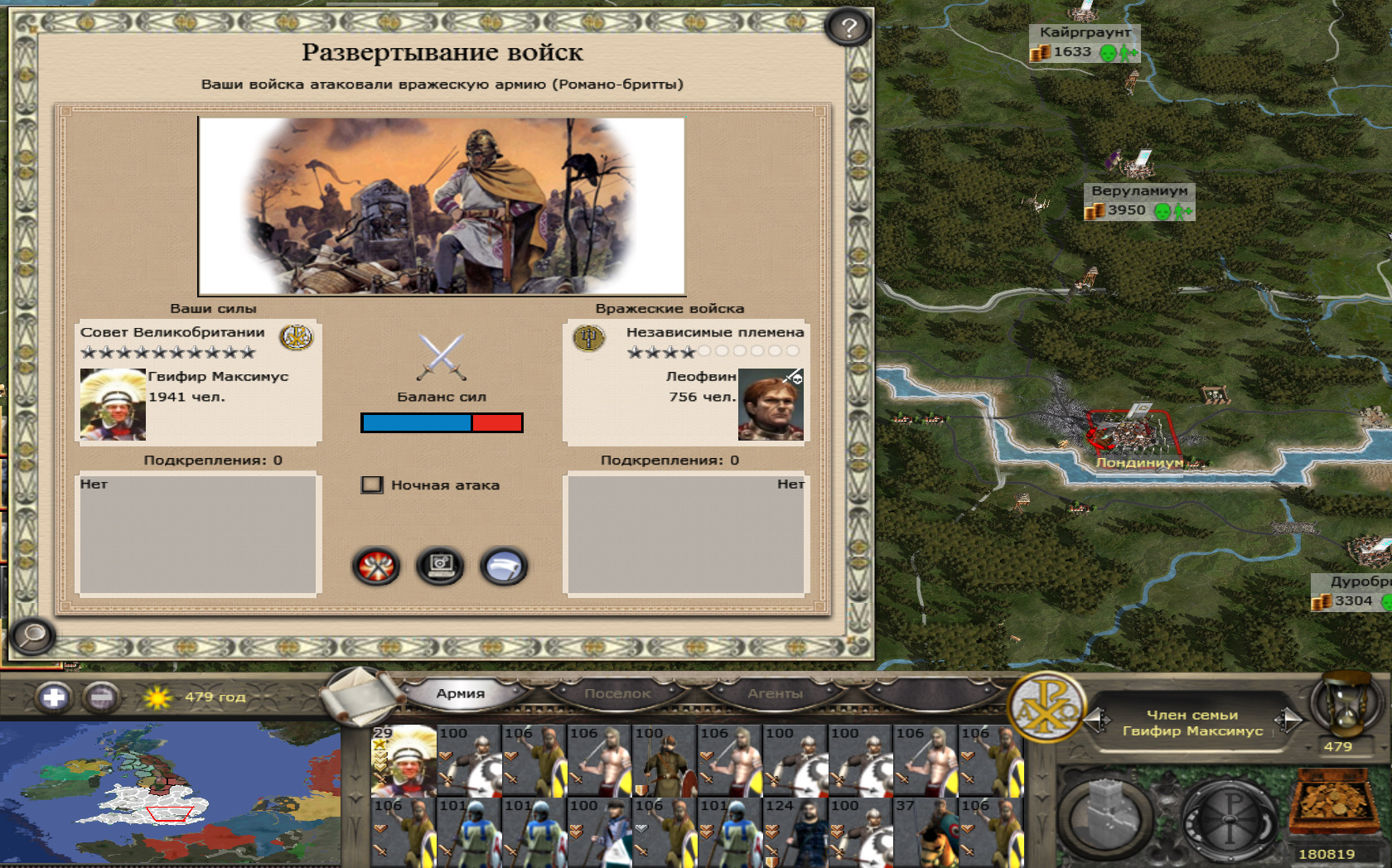Viewport: 1392px width, 868px height.
Task: Select enemy general Леофвин portrait
Action: 771,404
